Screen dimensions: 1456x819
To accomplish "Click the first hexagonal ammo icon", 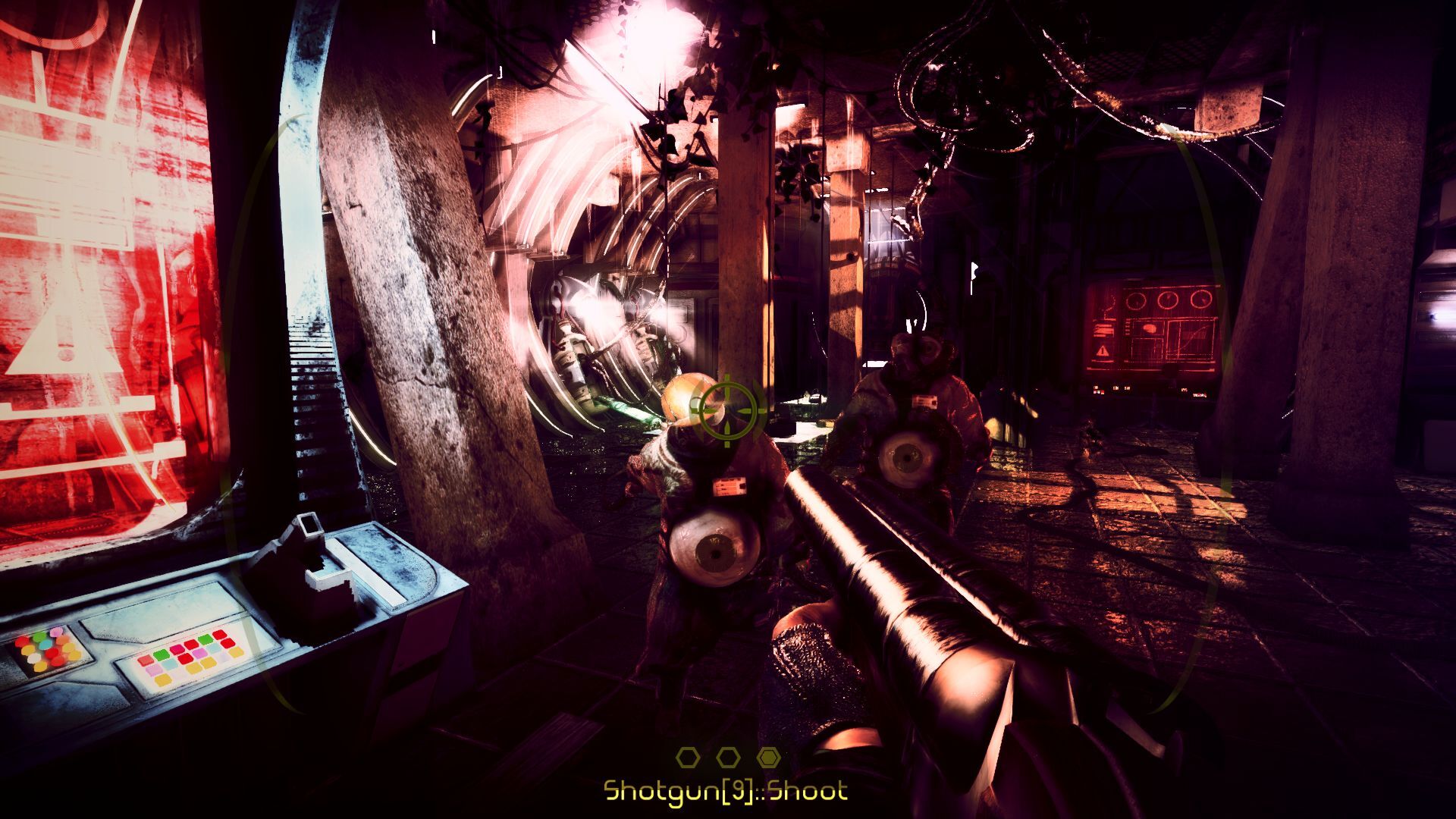I will [x=687, y=758].
